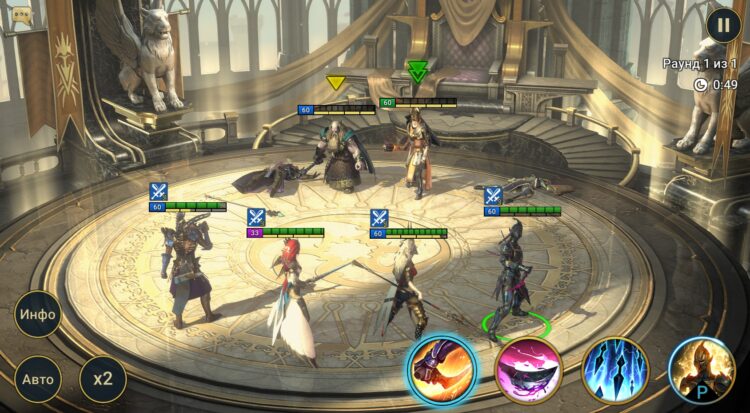Use the flaming gauntlet strike skill
The height and width of the screenshot is (413, 750).
coord(441,369)
